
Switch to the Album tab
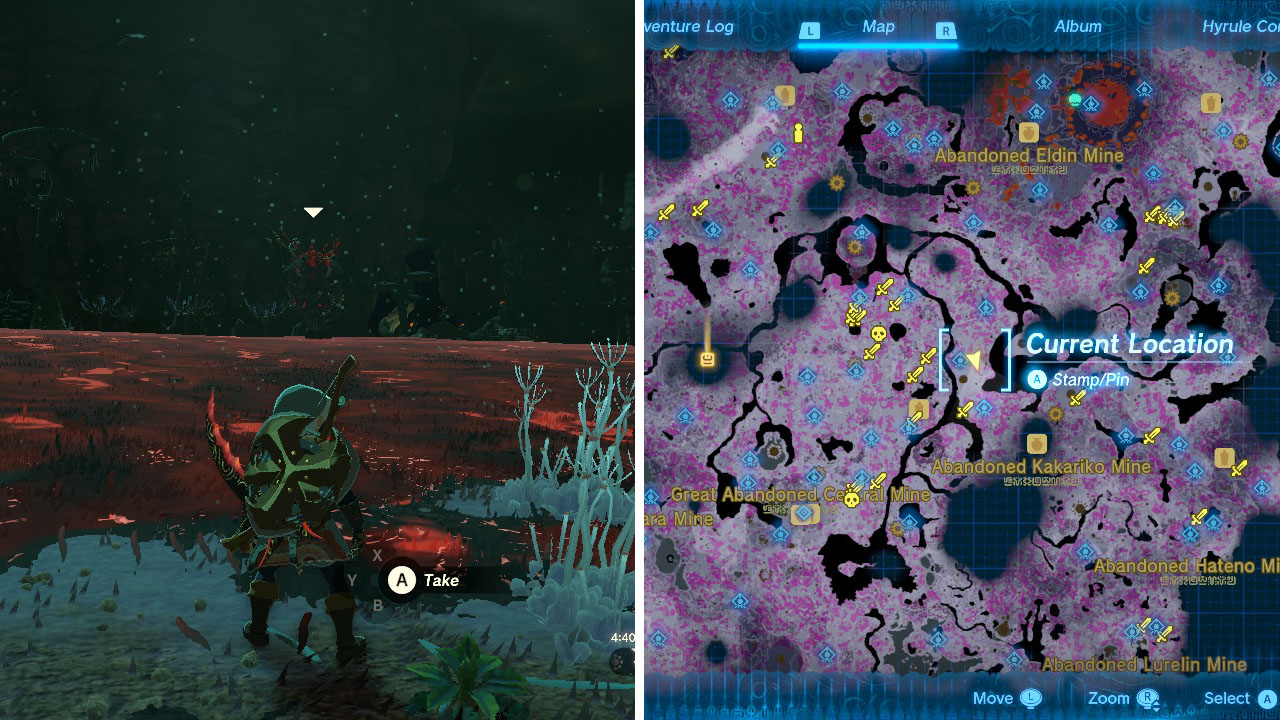coord(1077,27)
